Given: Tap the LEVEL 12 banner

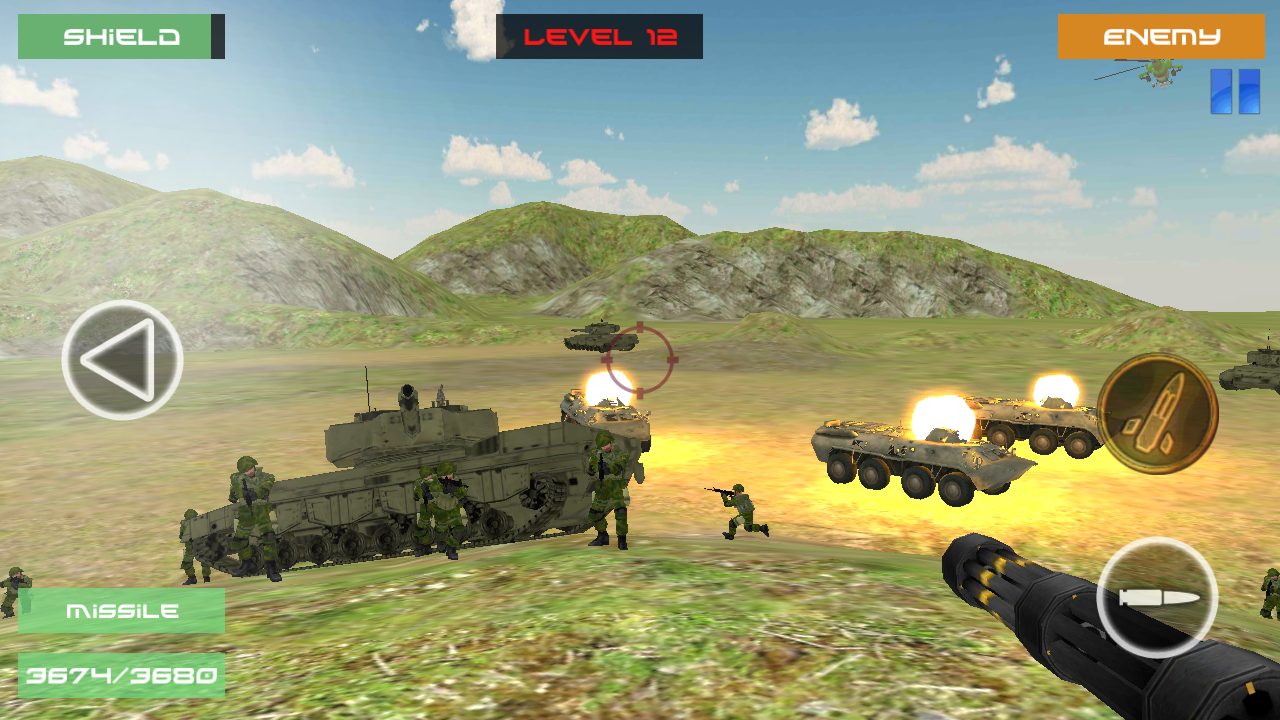Looking at the screenshot, I should [599, 36].
